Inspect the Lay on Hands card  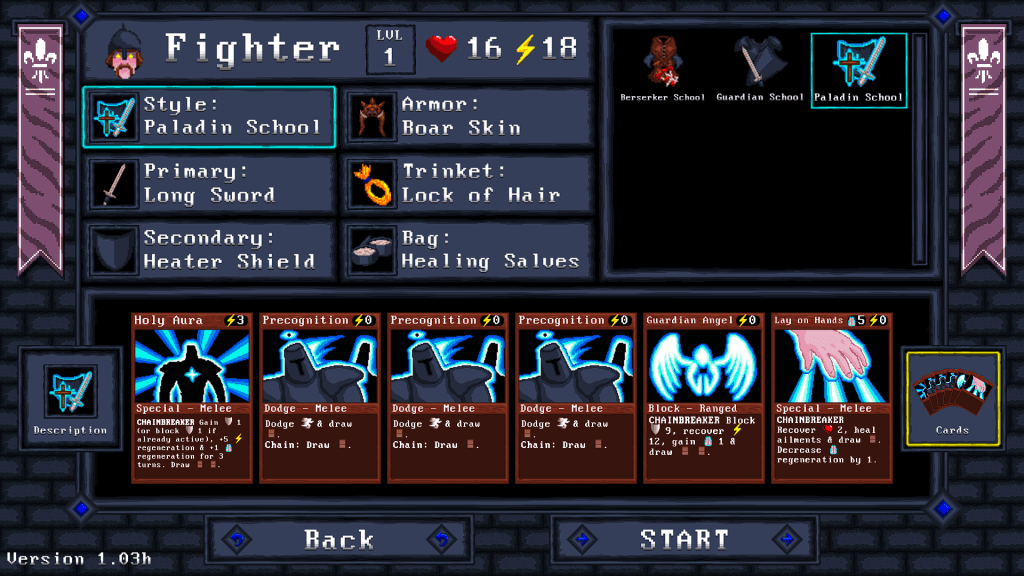click(x=831, y=397)
